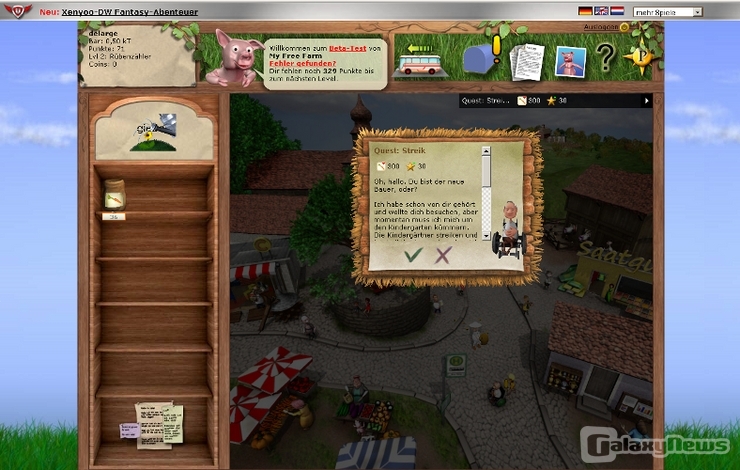The width and height of the screenshot is (740, 470).
Task: Switch language with the German flag
Action: pyautogui.click(x=585, y=11)
